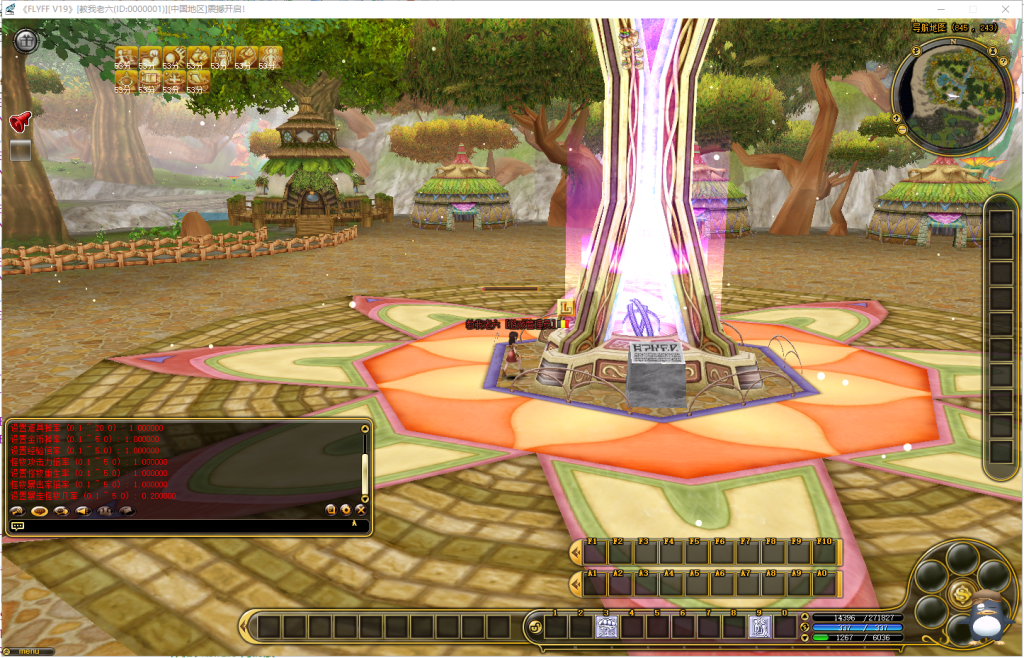
Task: Close the chat window
Action: pyautogui.click(x=361, y=510)
